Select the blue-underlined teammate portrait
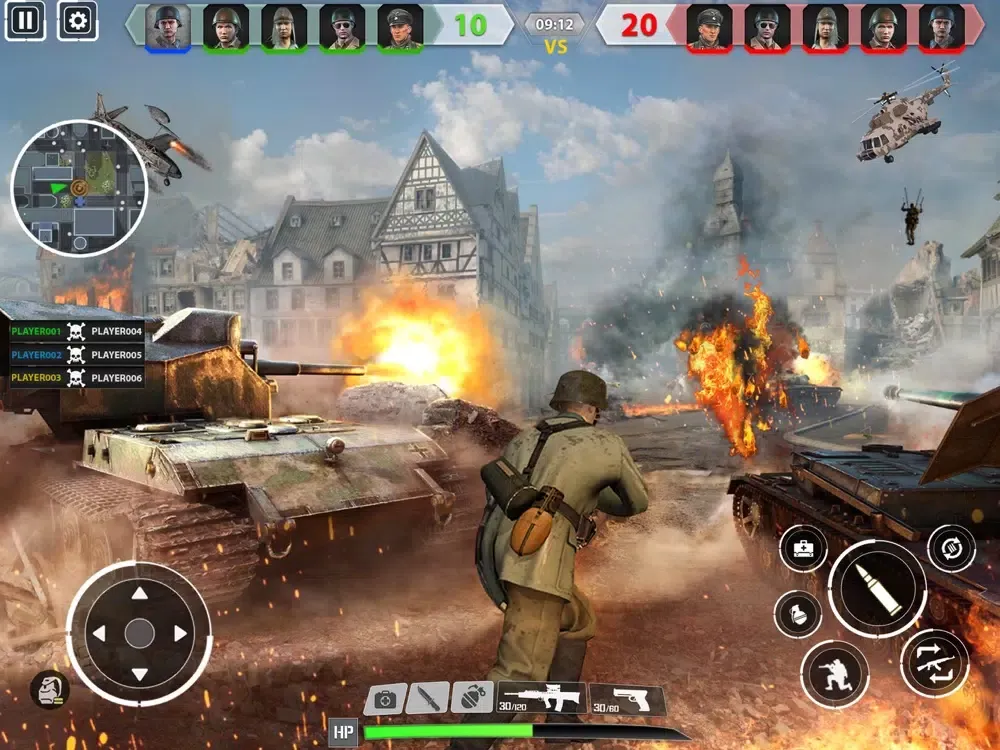 168,26
